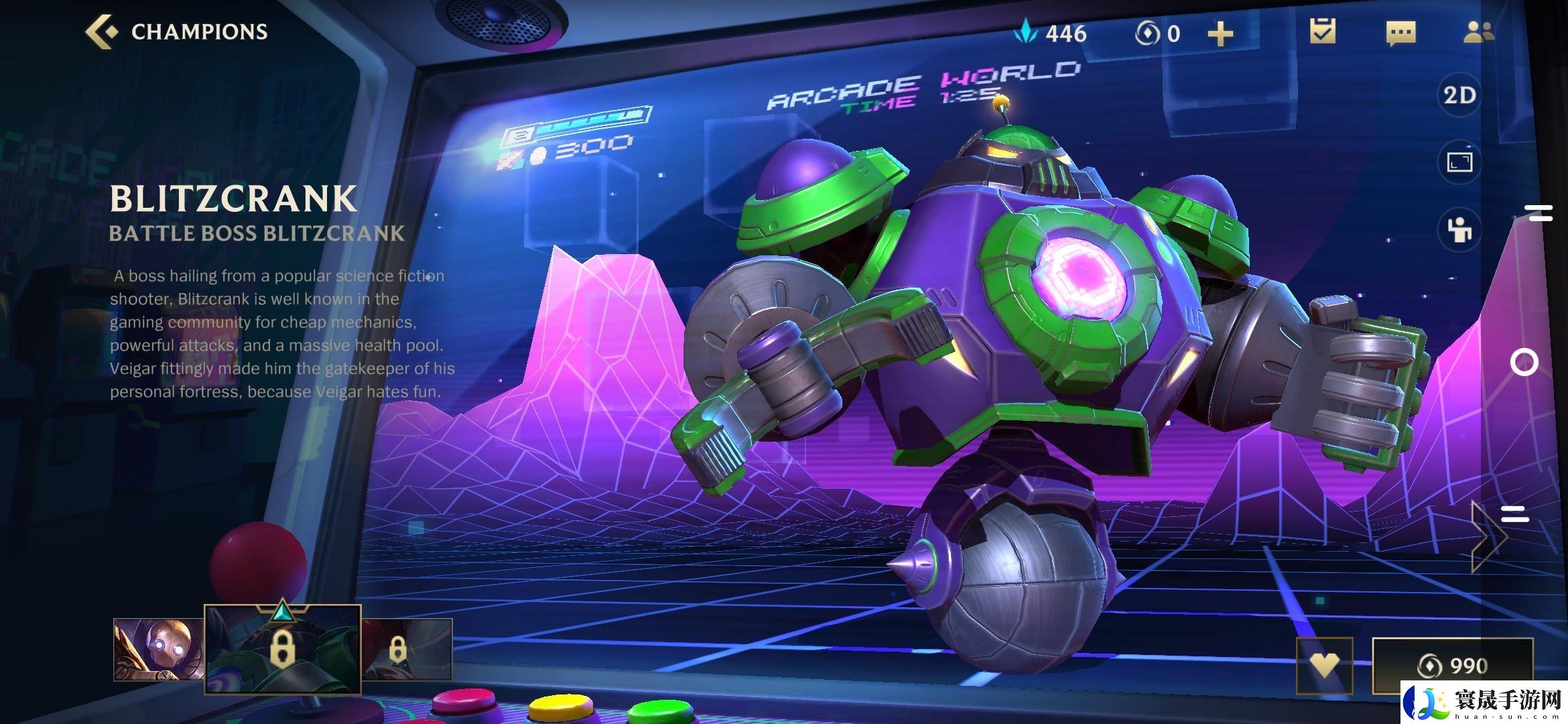The image size is (1568, 724).
Task: Select the default Blitzcrank skin thumbnail
Action: tap(158, 649)
